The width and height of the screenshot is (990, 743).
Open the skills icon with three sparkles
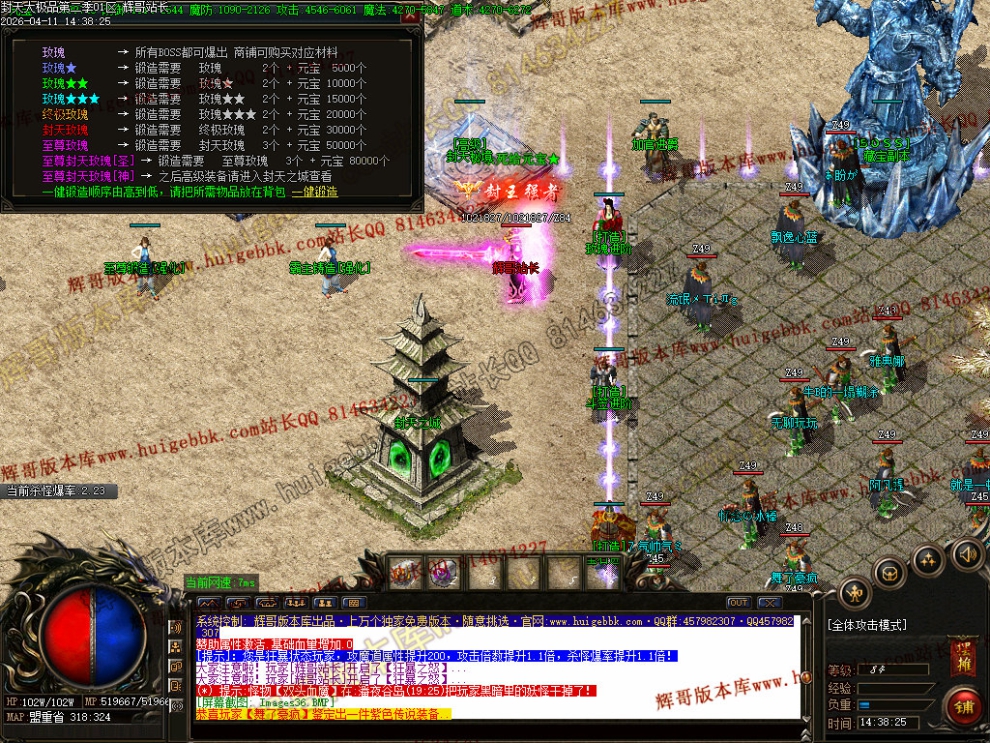[929, 560]
